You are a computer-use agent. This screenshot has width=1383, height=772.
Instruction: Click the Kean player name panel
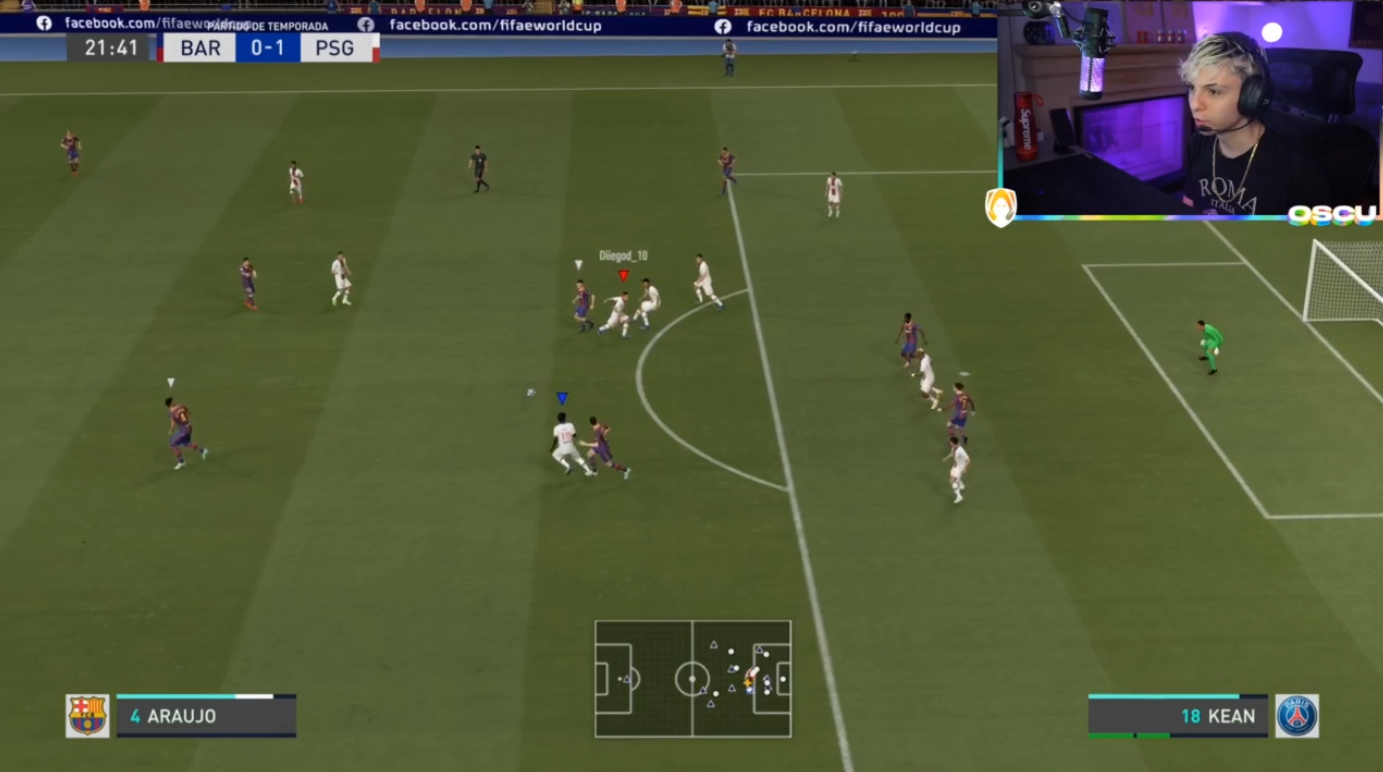point(1178,716)
